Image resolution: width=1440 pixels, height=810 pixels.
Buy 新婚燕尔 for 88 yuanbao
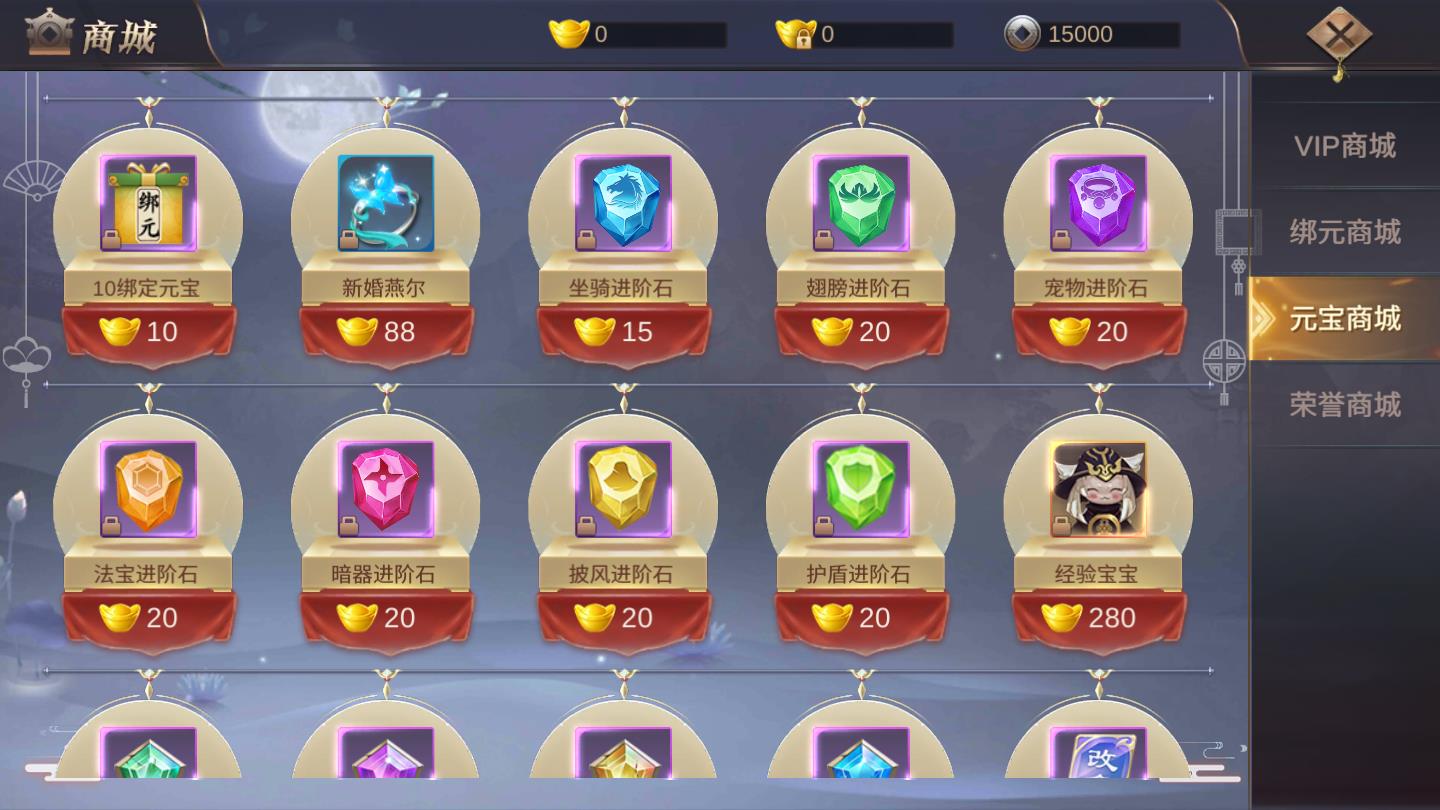tap(385, 331)
